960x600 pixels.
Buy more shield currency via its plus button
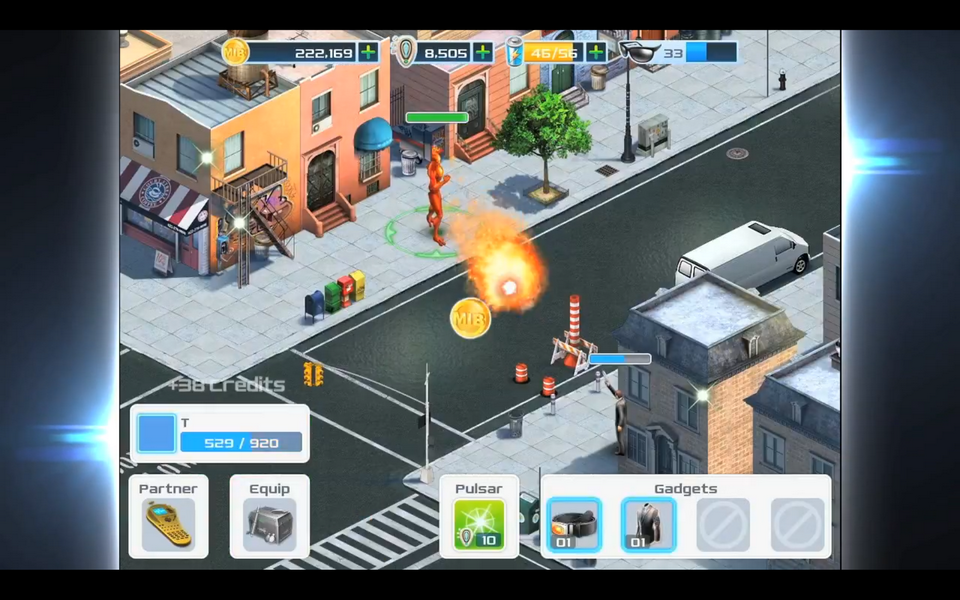(x=483, y=52)
